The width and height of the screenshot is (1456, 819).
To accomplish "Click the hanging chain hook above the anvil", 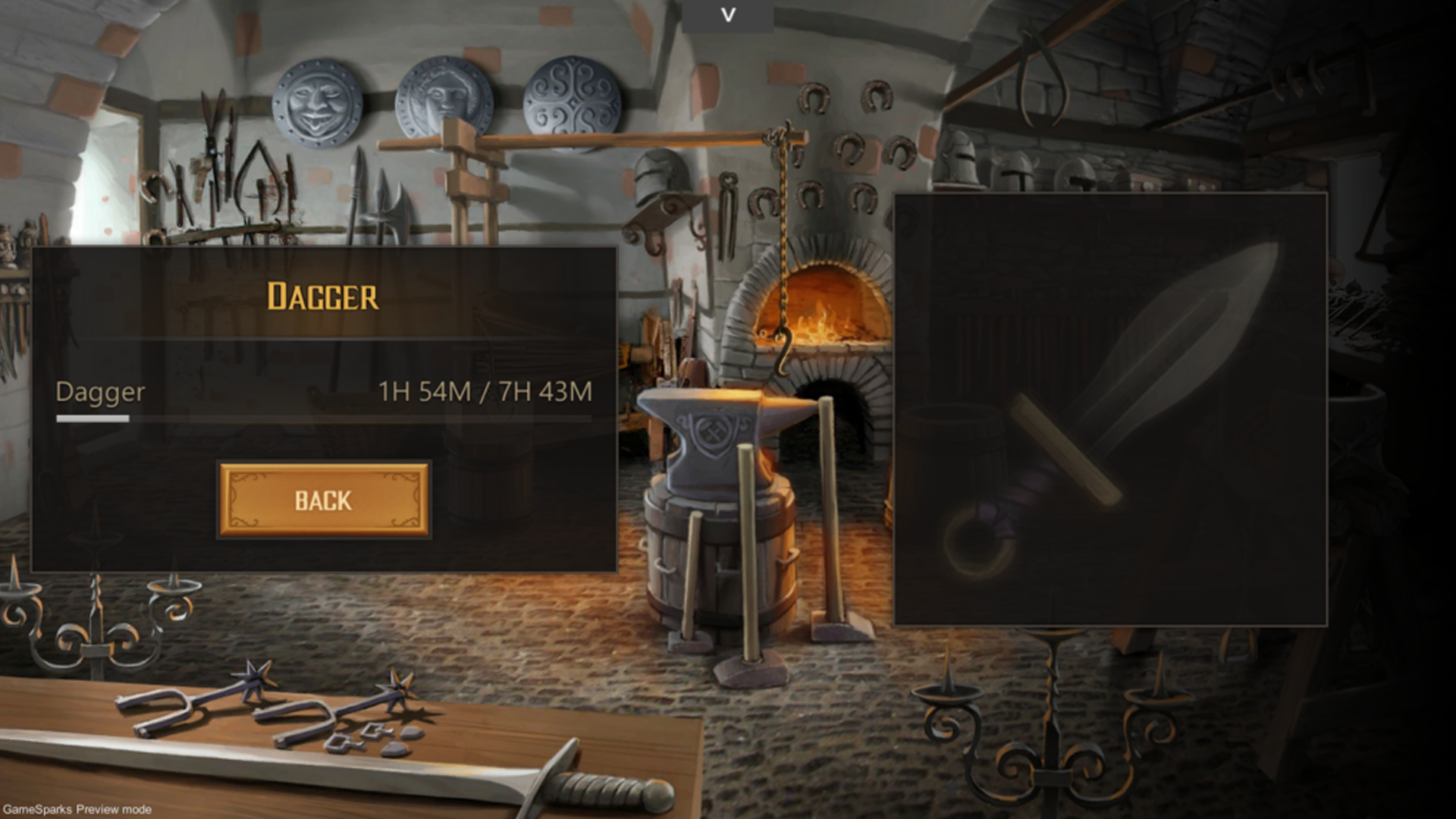I will click(781, 341).
